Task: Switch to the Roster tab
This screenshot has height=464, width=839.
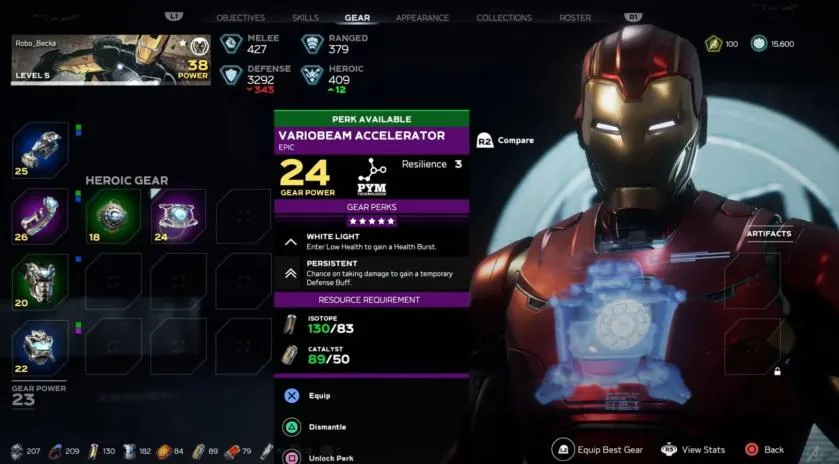Action: (575, 18)
